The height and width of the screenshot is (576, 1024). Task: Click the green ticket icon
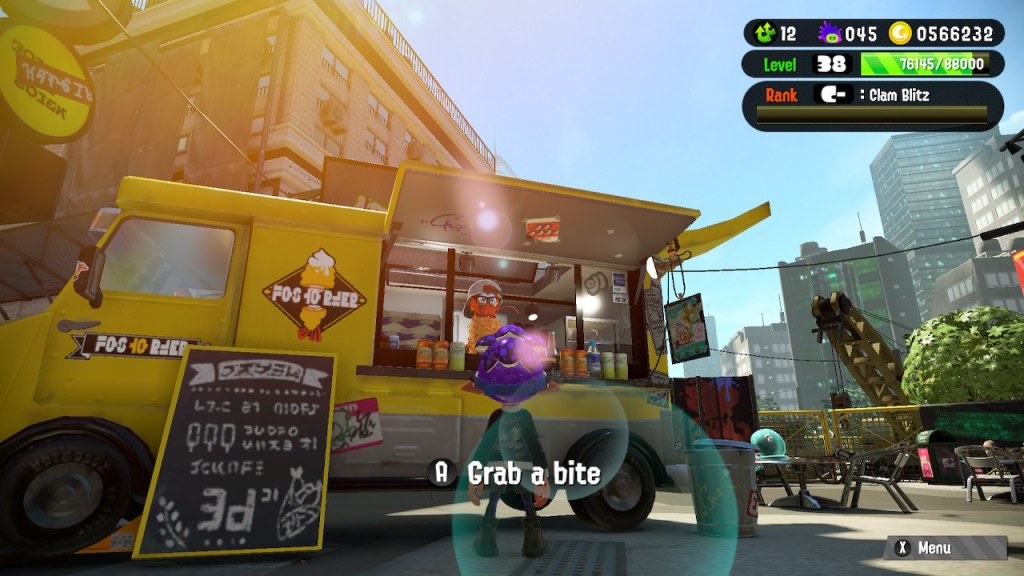coord(765,33)
